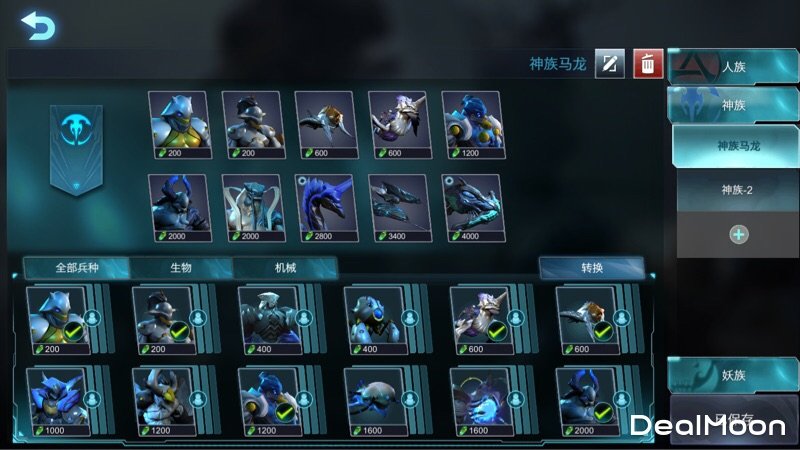Show the 全部兵种 unit filter
The image size is (800, 450).
77,268
